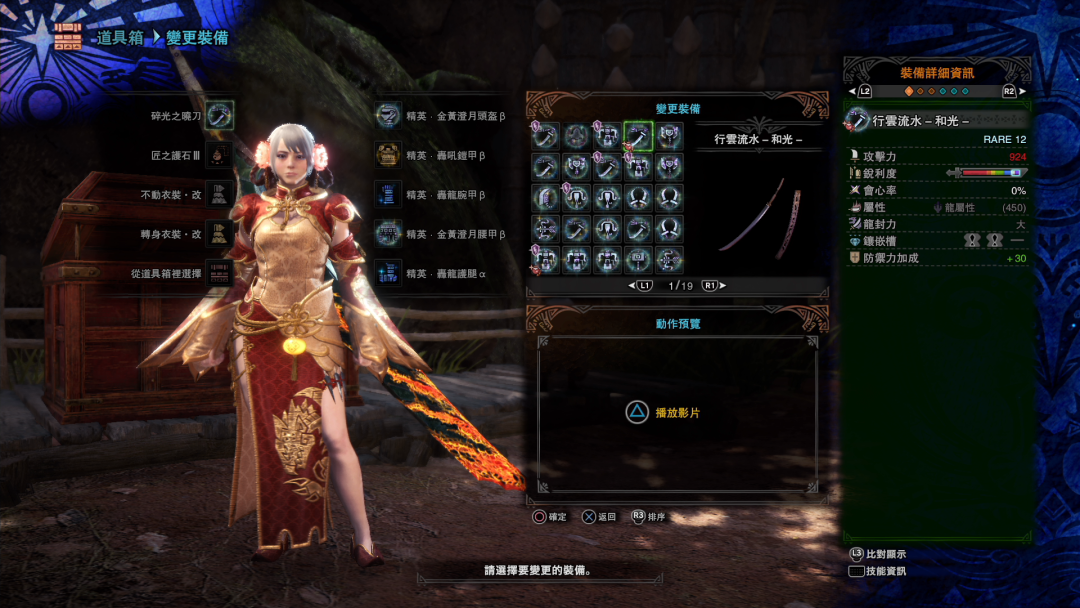Open the 精英・金黃澄月腰甲β waist slot
The height and width of the screenshot is (608, 1080).
[x=388, y=234]
